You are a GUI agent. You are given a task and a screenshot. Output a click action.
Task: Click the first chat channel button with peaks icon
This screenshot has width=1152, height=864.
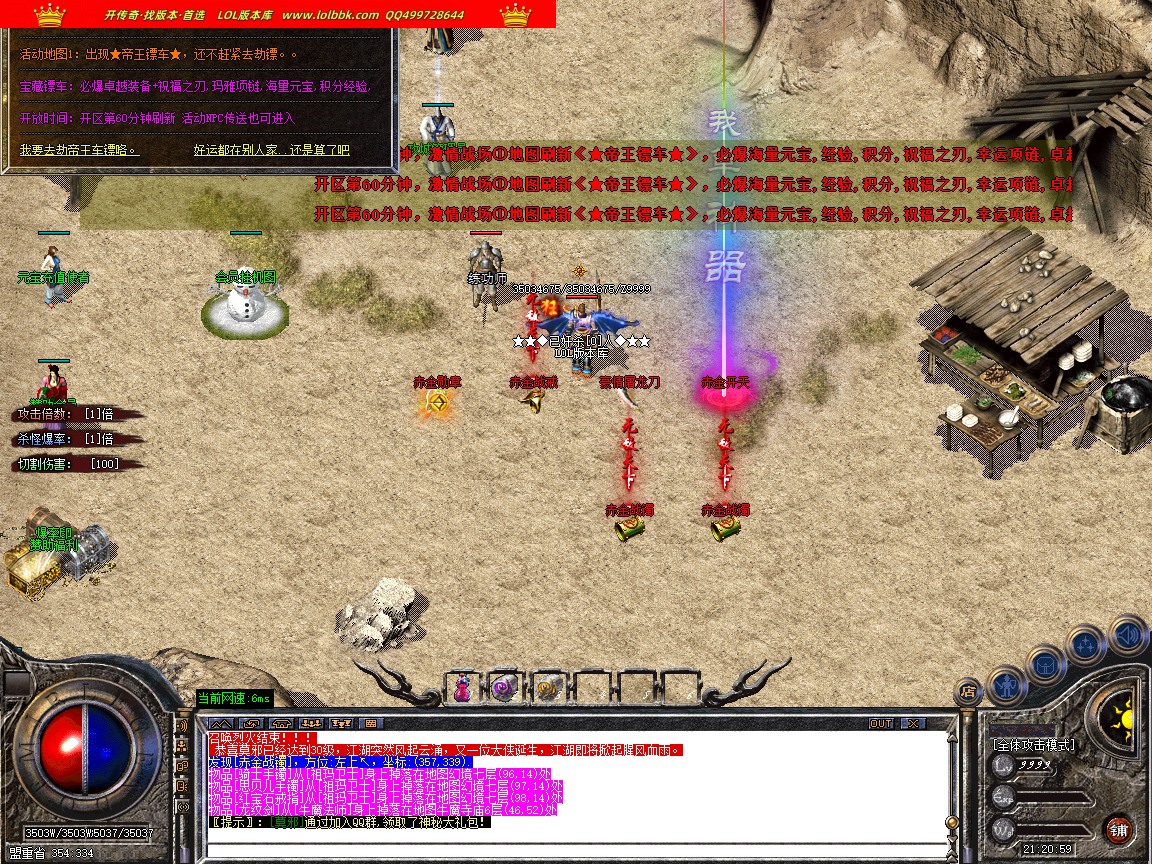point(221,723)
